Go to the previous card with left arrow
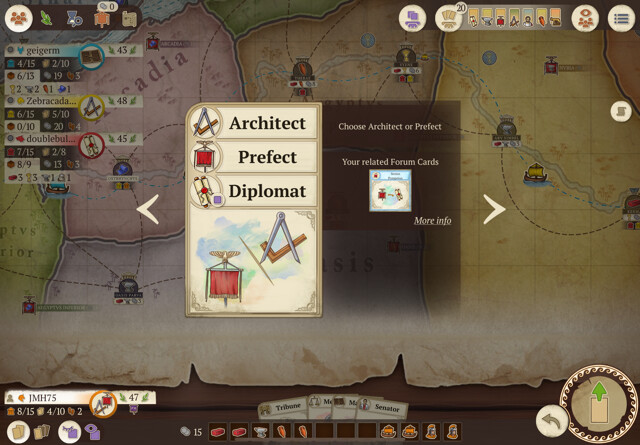 tap(148, 209)
